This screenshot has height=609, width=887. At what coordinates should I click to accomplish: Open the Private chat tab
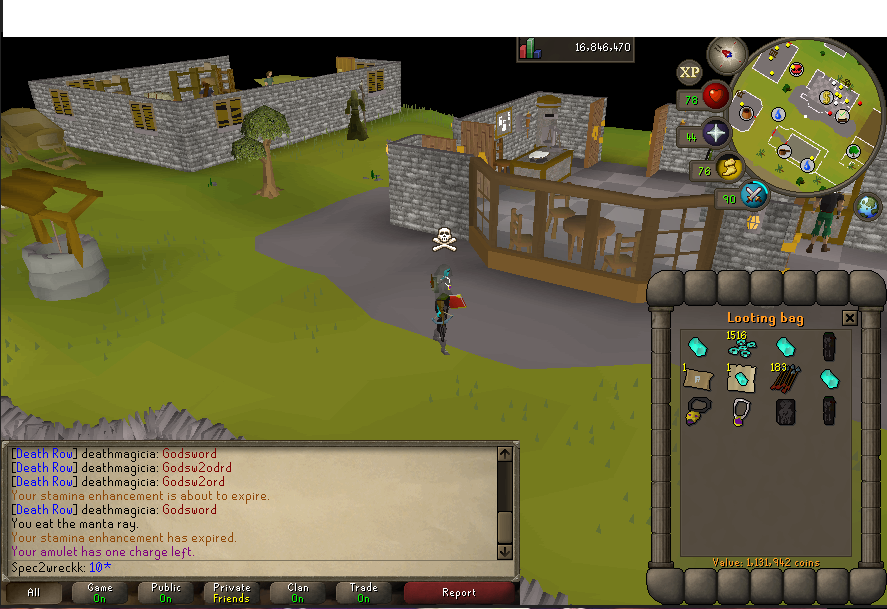(232, 592)
